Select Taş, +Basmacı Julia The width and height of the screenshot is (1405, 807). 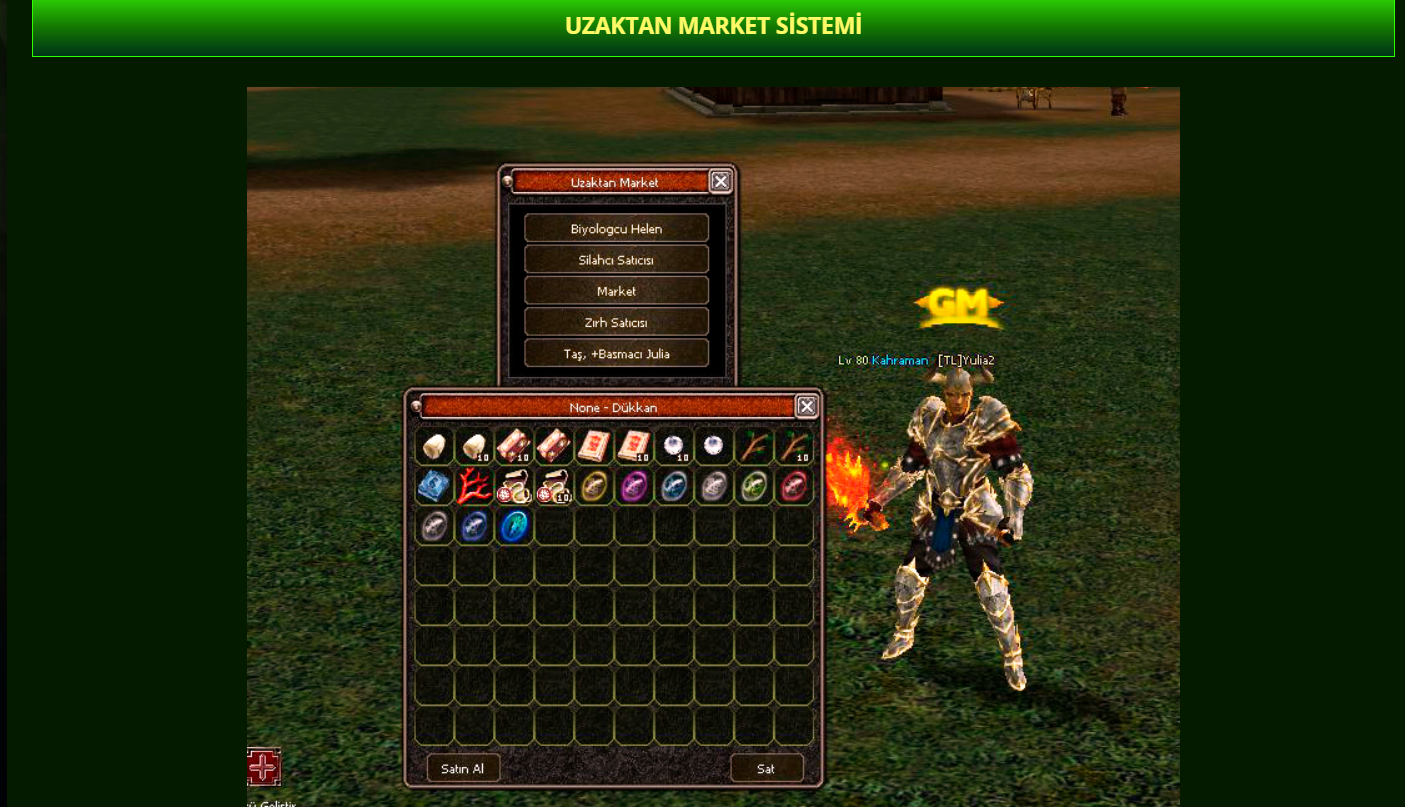(x=616, y=354)
